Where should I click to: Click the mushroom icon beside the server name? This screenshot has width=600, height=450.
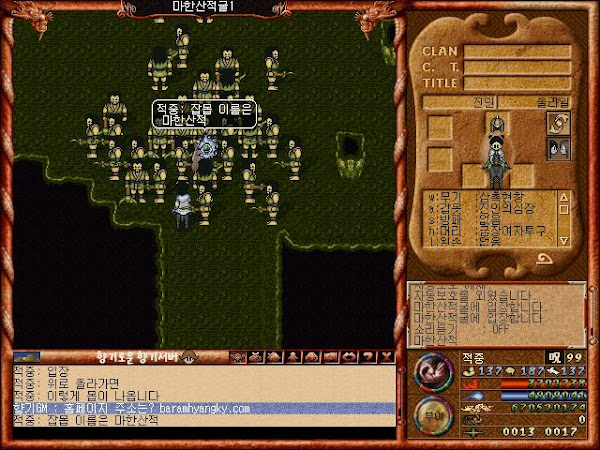[x=189, y=356]
